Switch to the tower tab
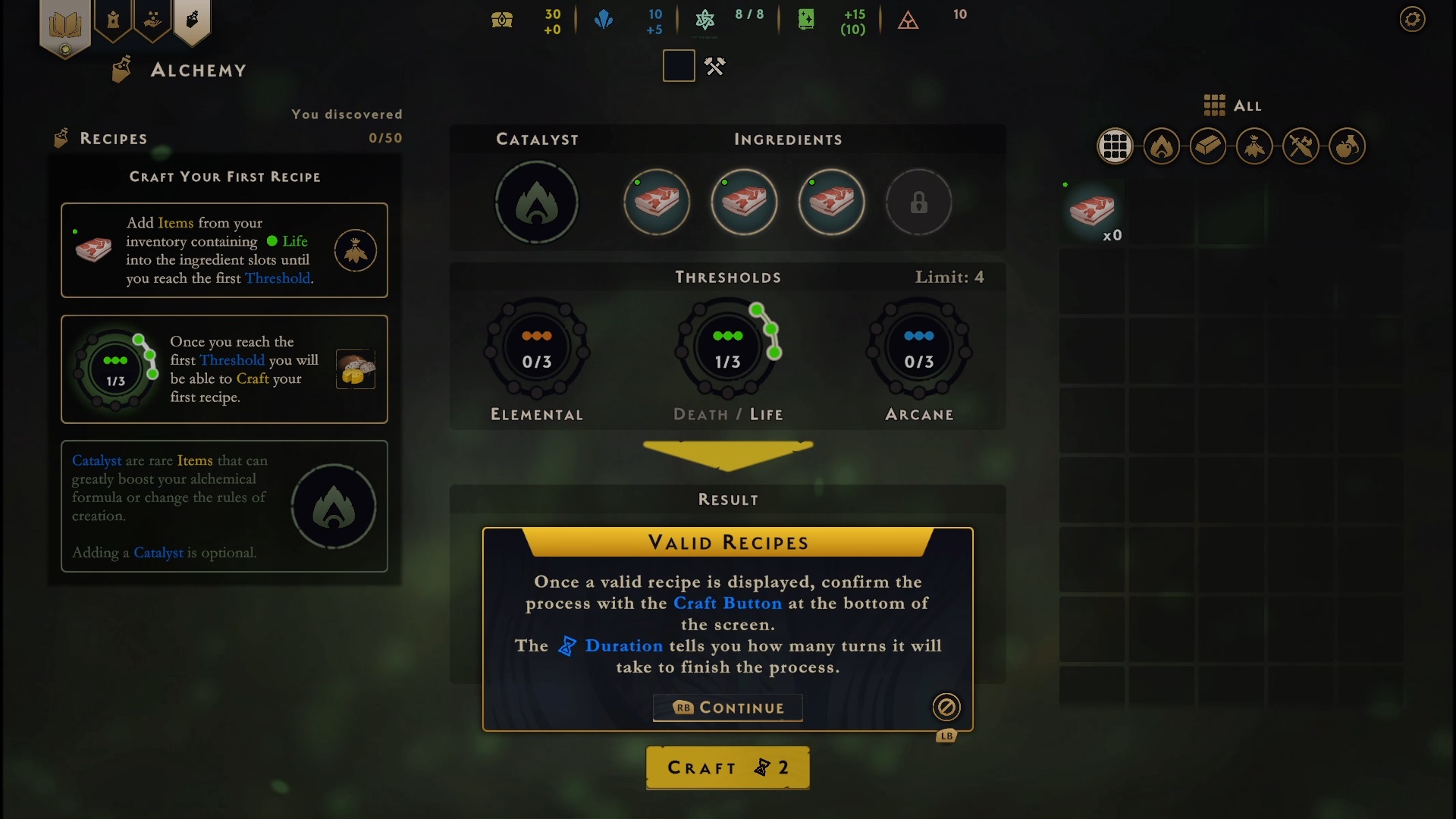The width and height of the screenshot is (1456, 819). pyautogui.click(x=113, y=20)
